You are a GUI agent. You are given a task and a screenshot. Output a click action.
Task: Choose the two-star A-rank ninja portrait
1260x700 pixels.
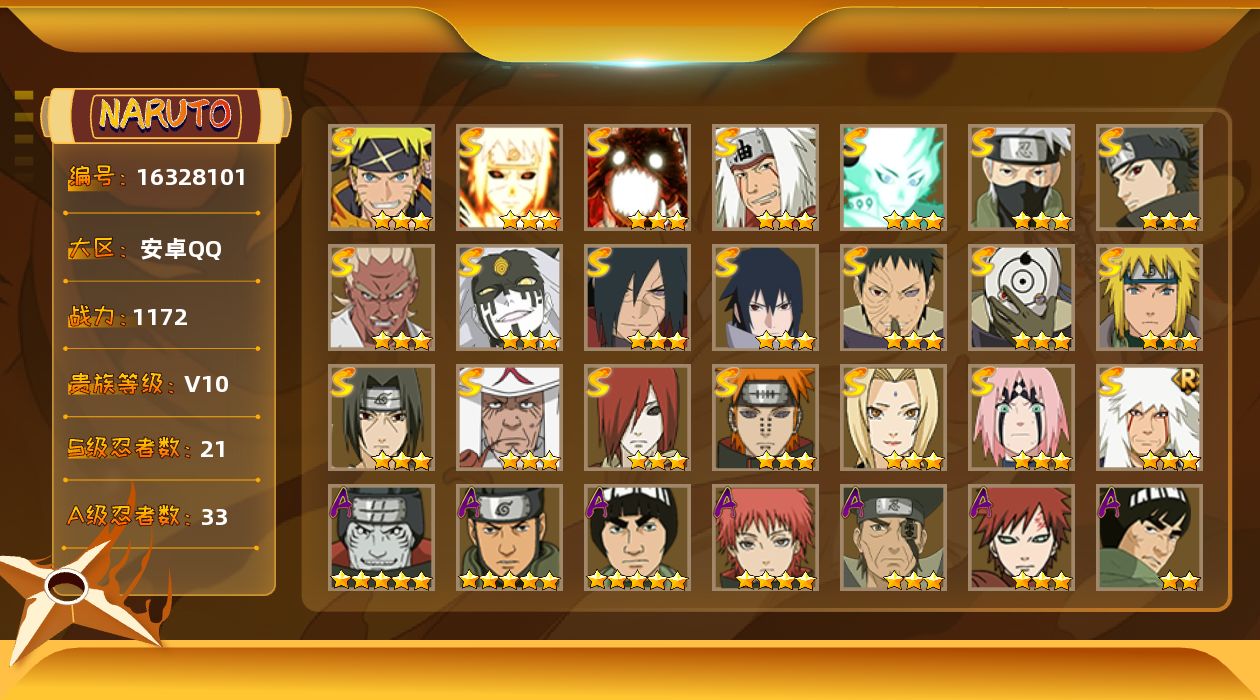(x=1149, y=537)
